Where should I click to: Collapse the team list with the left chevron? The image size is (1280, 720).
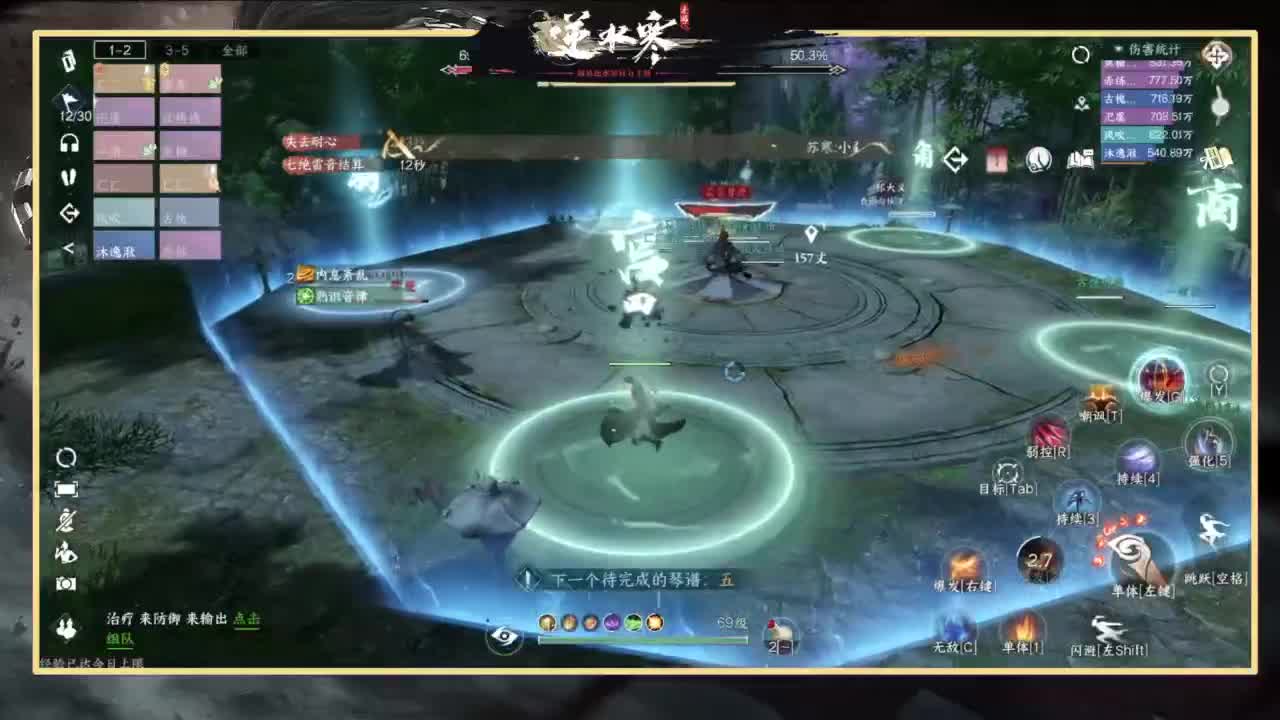pyautogui.click(x=68, y=245)
